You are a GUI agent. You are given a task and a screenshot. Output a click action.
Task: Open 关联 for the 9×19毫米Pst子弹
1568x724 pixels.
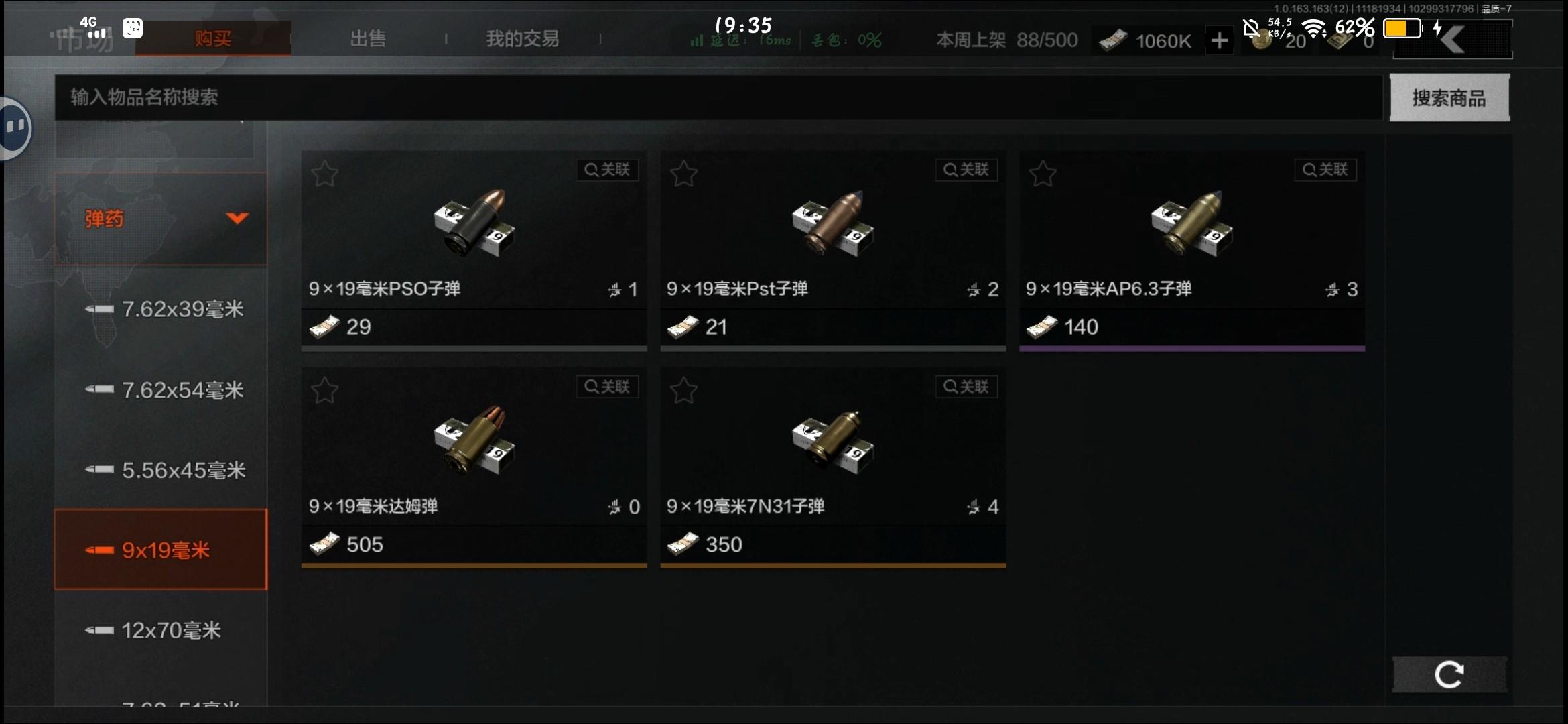966,170
